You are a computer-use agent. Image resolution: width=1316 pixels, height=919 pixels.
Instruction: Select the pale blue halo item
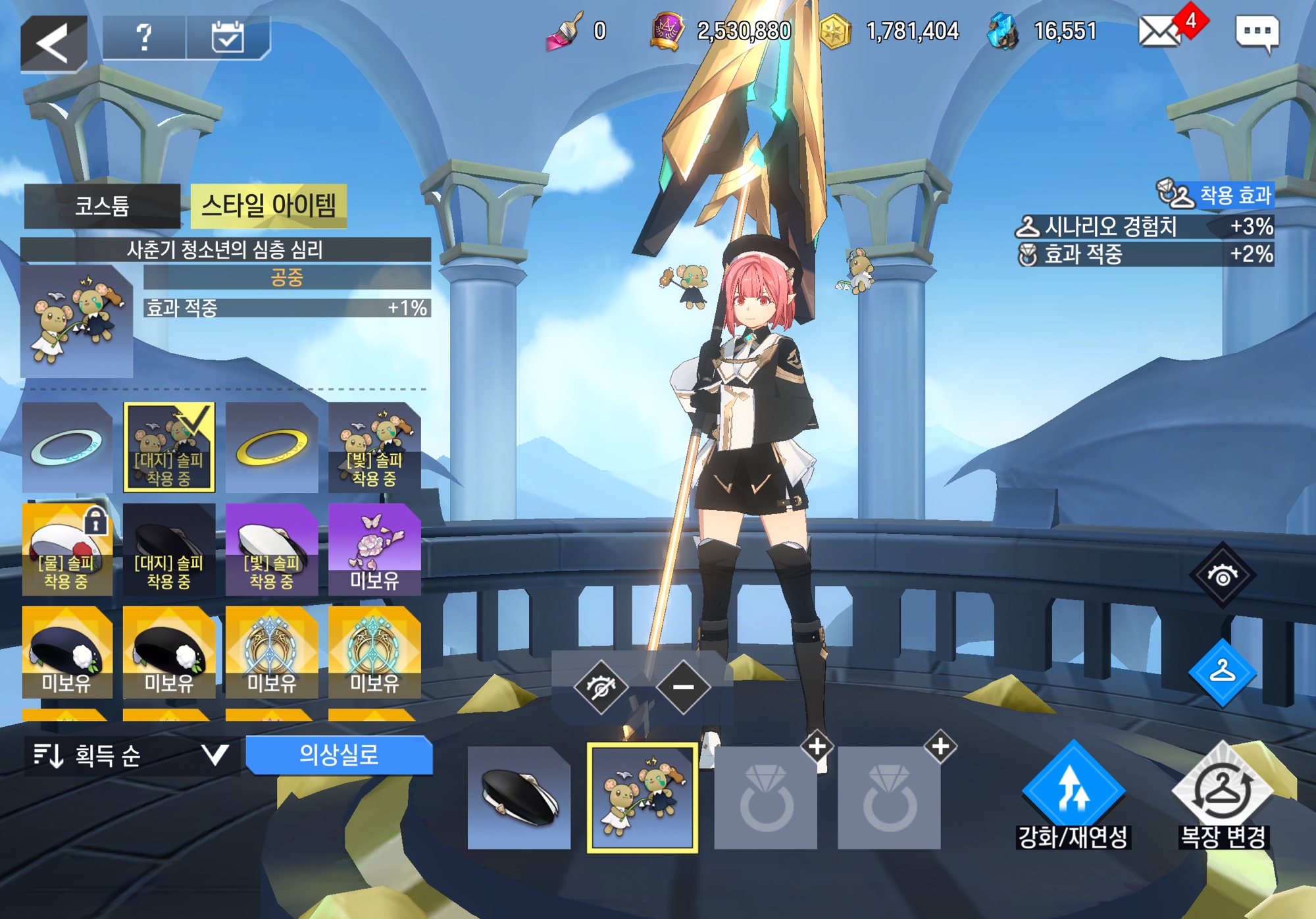(x=66, y=448)
